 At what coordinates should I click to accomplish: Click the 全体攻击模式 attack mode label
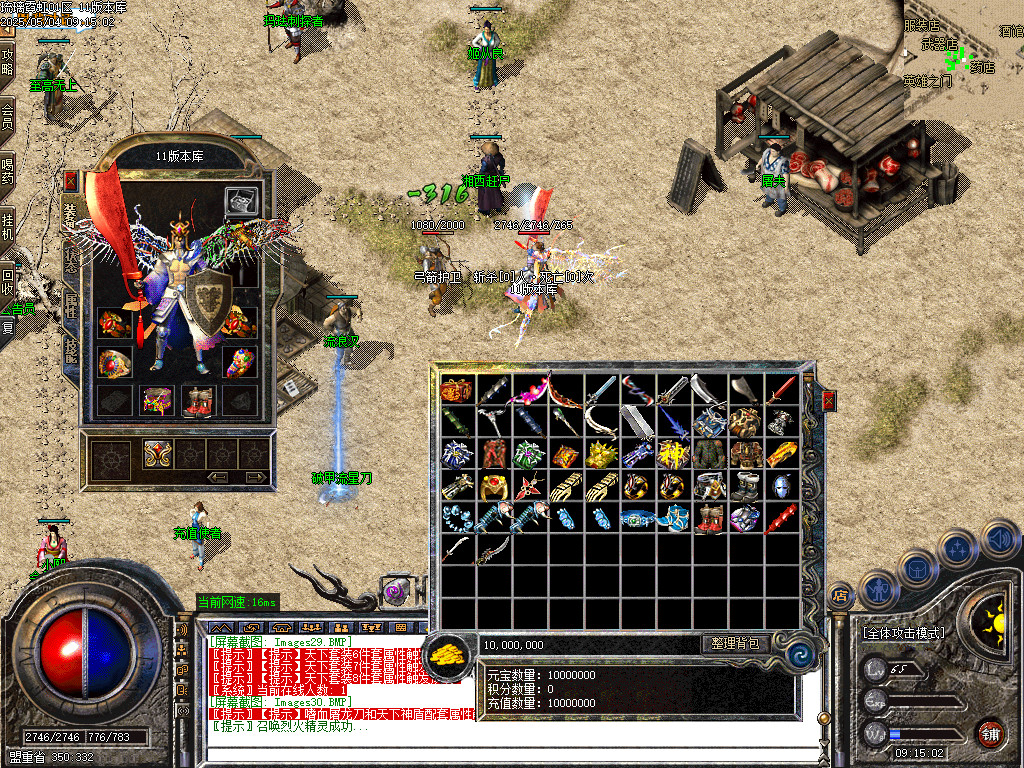(903, 633)
